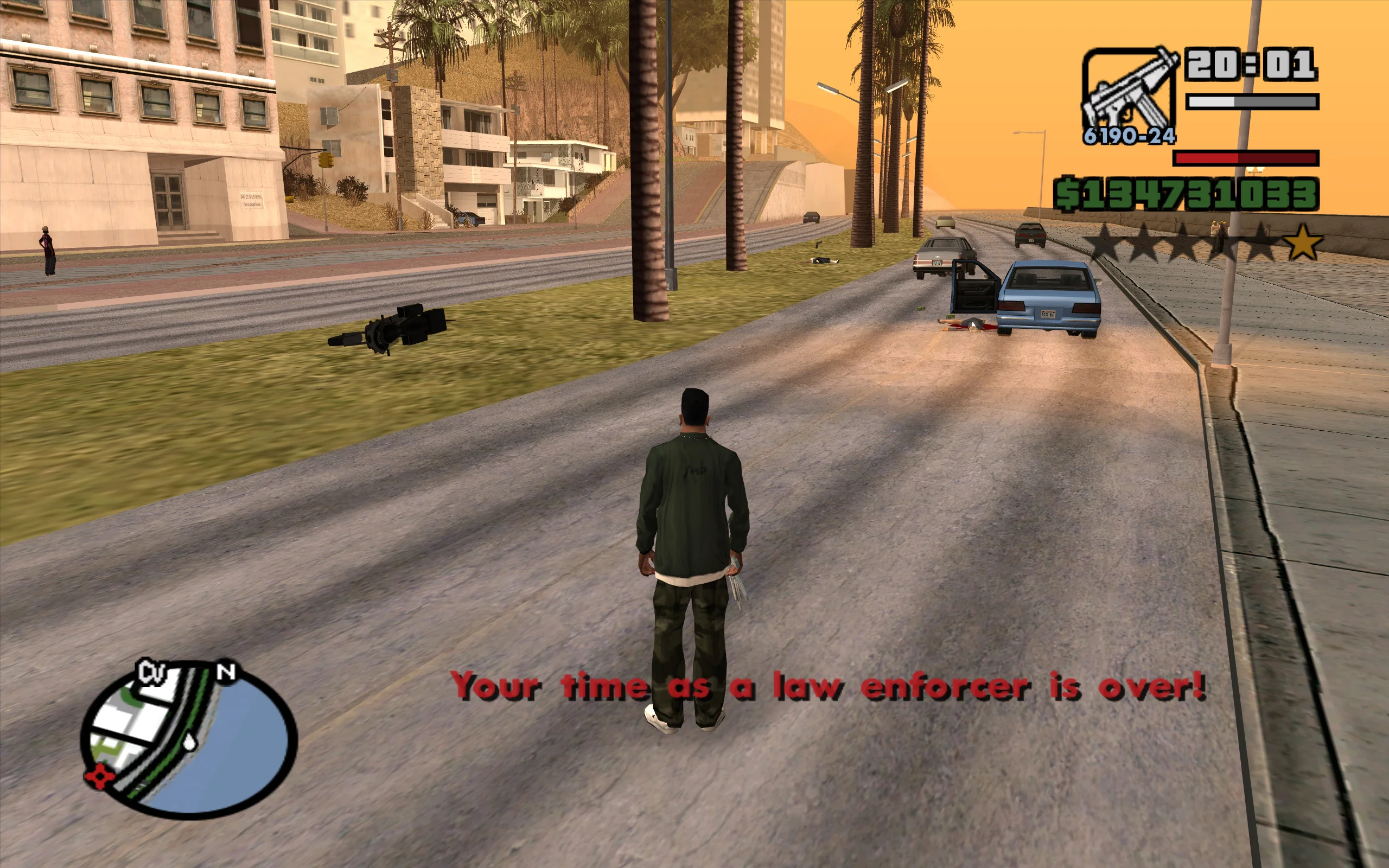Viewport: 1389px width, 868px height.
Task: Click the red waypoint marker on the minimap
Action: pos(100,776)
